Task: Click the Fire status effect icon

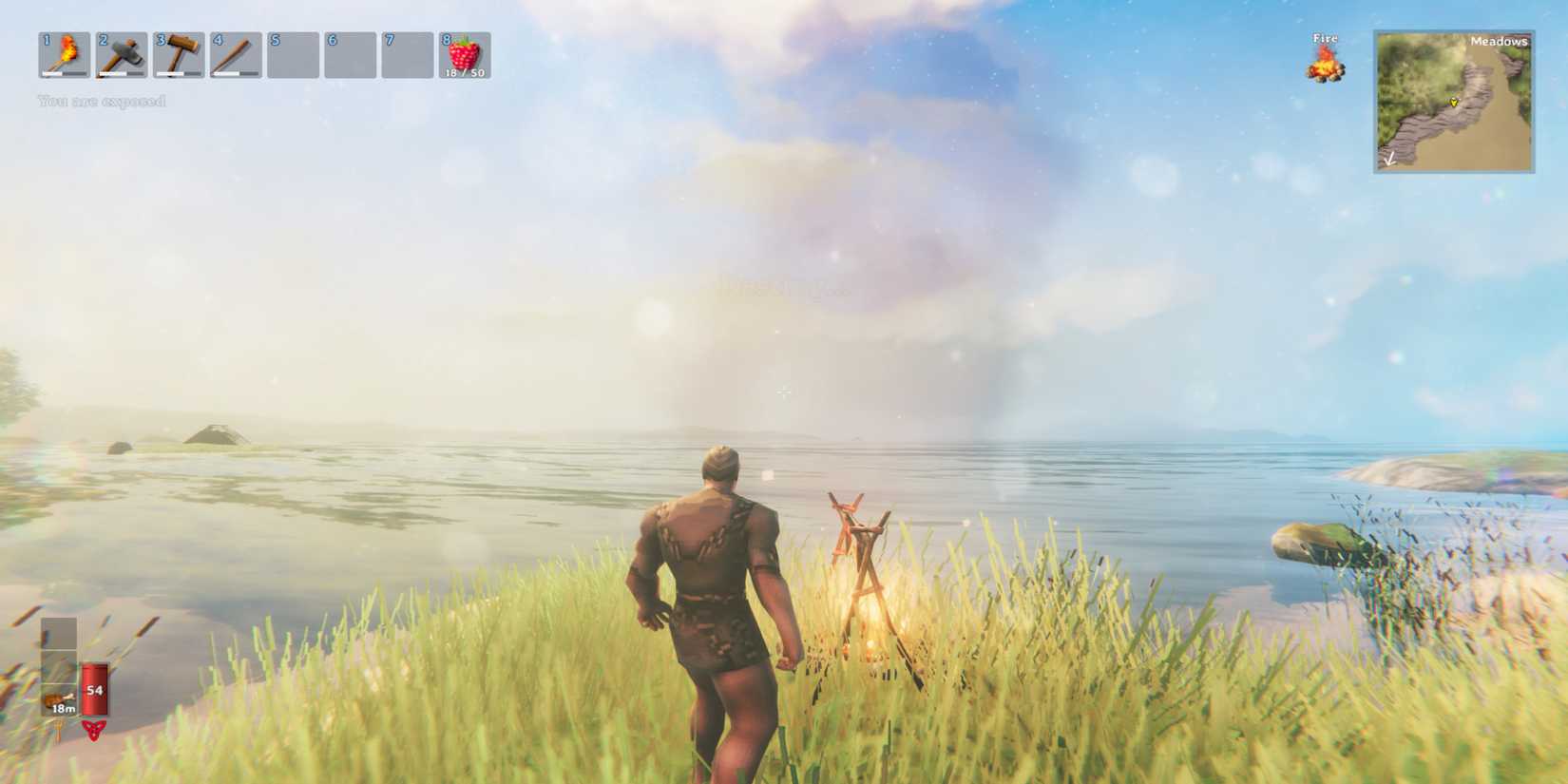Action: pyautogui.click(x=1325, y=65)
